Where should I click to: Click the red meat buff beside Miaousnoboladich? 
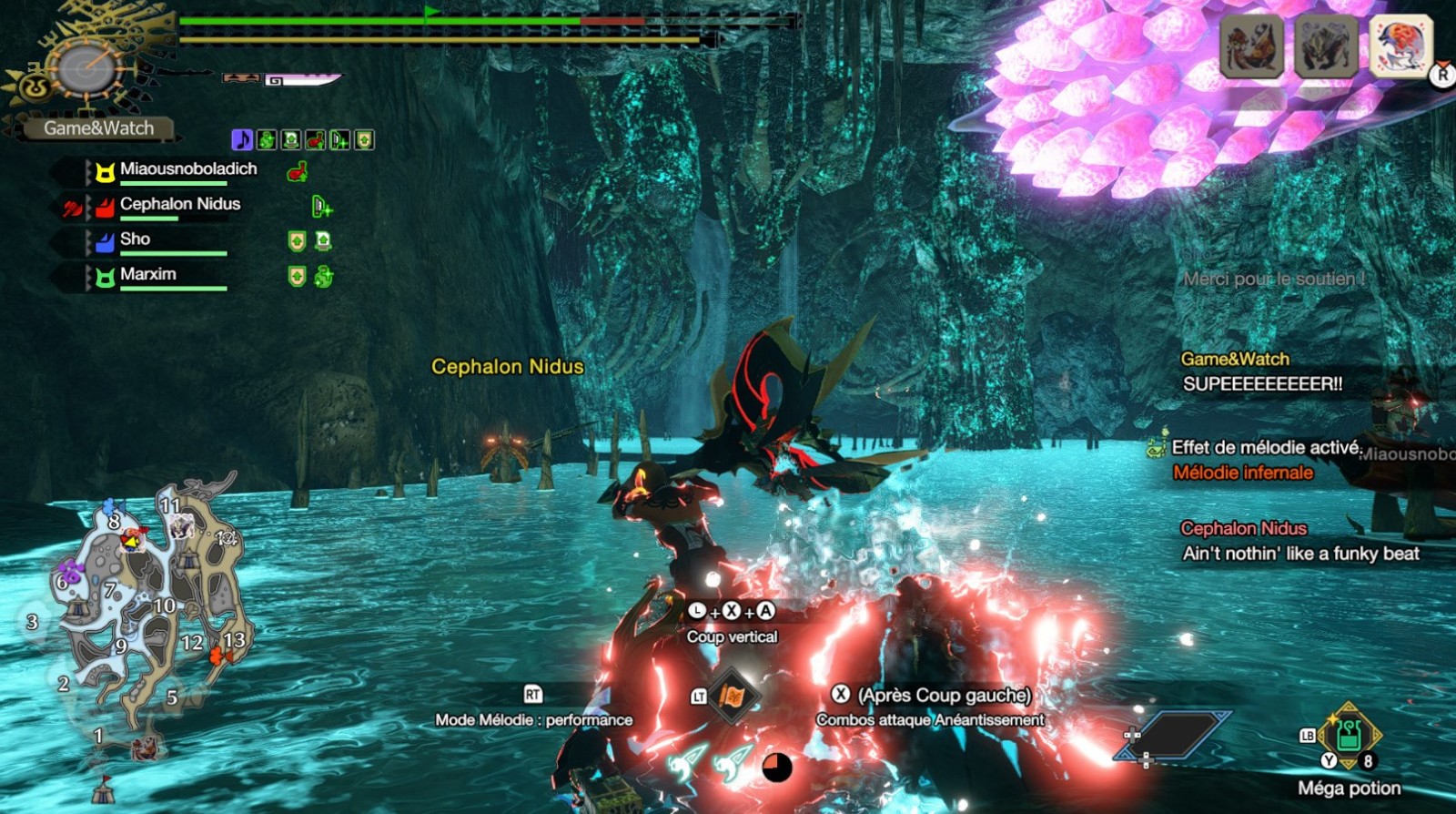coord(297,171)
